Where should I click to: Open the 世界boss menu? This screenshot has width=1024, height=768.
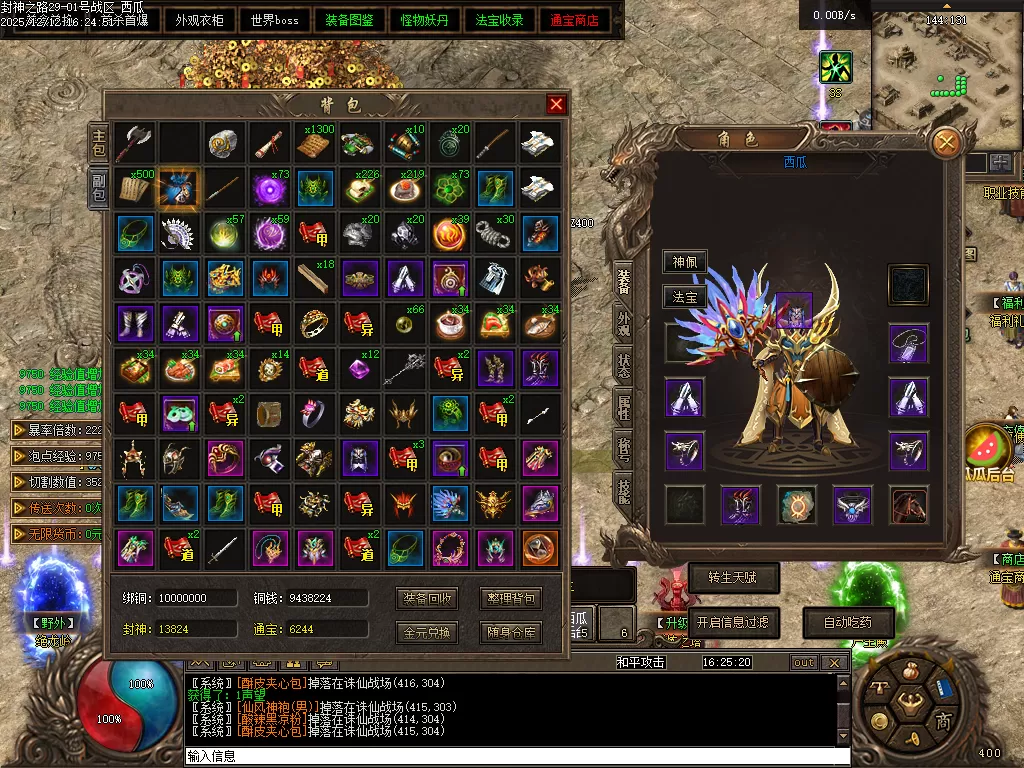275,20
